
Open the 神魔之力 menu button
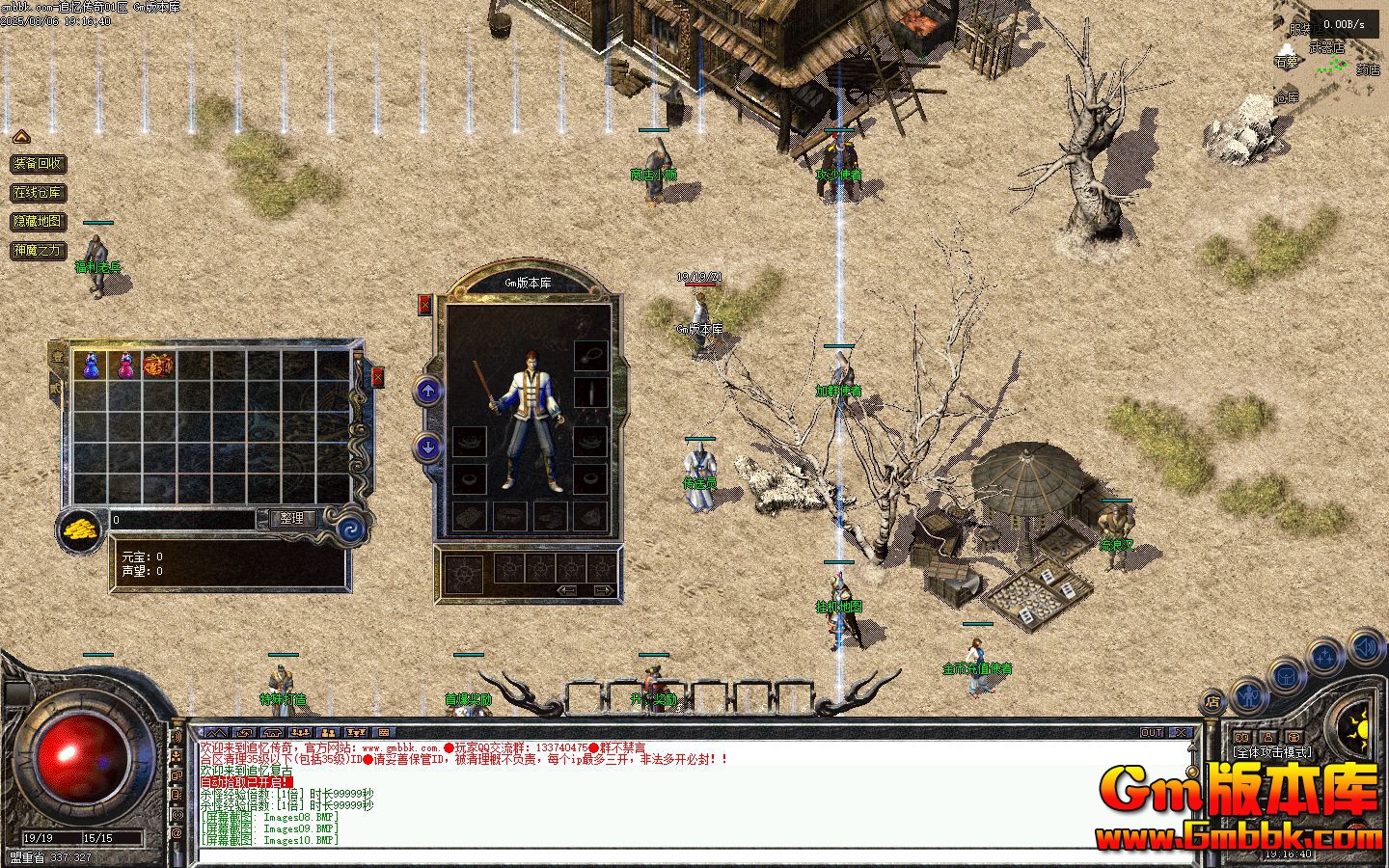click(38, 251)
